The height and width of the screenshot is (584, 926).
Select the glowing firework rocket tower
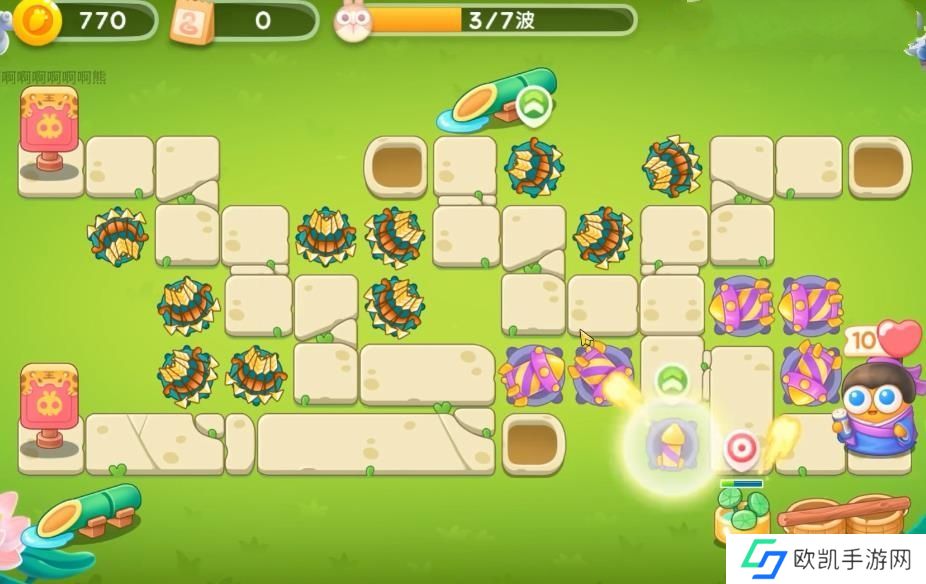click(669, 442)
